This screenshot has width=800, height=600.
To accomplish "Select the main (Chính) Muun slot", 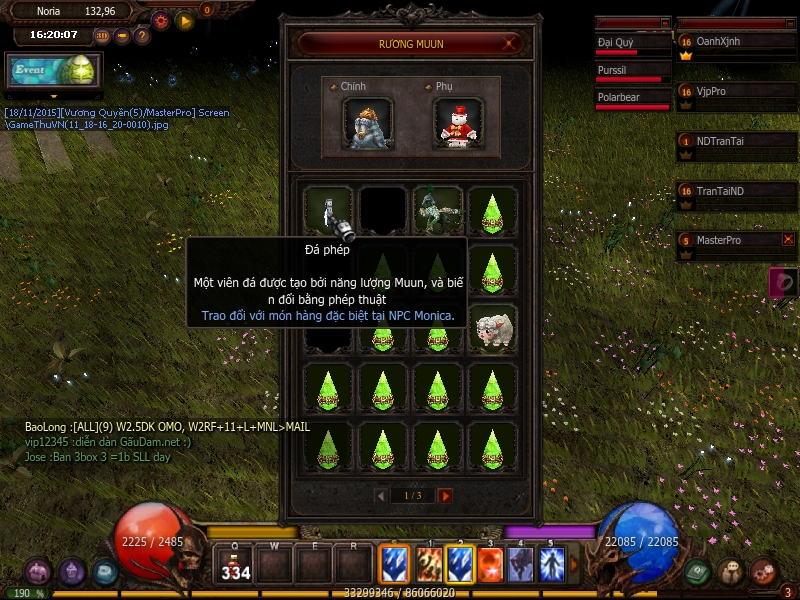I will coord(367,123).
